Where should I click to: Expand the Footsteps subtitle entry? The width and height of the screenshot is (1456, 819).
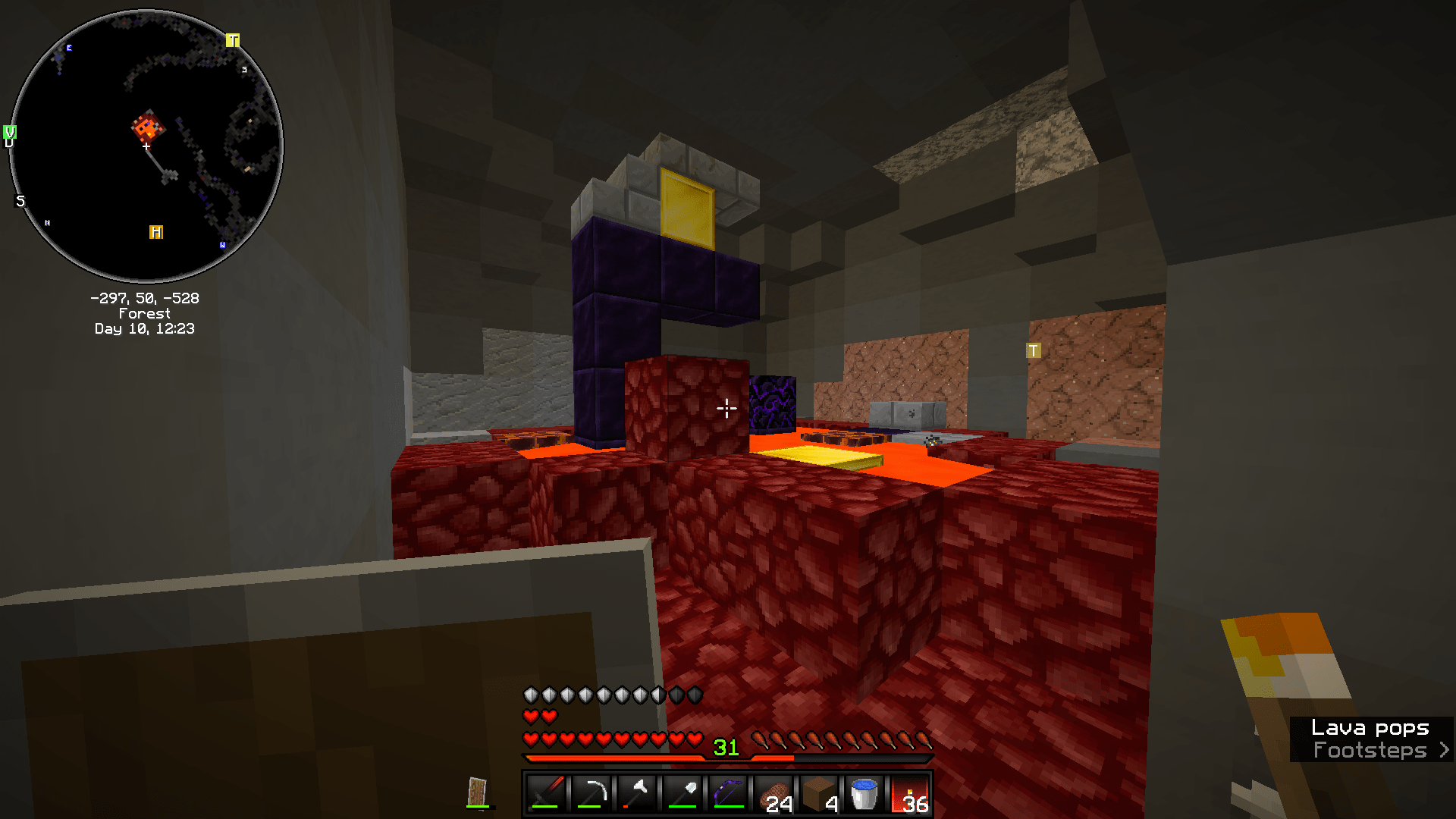pos(1442,750)
